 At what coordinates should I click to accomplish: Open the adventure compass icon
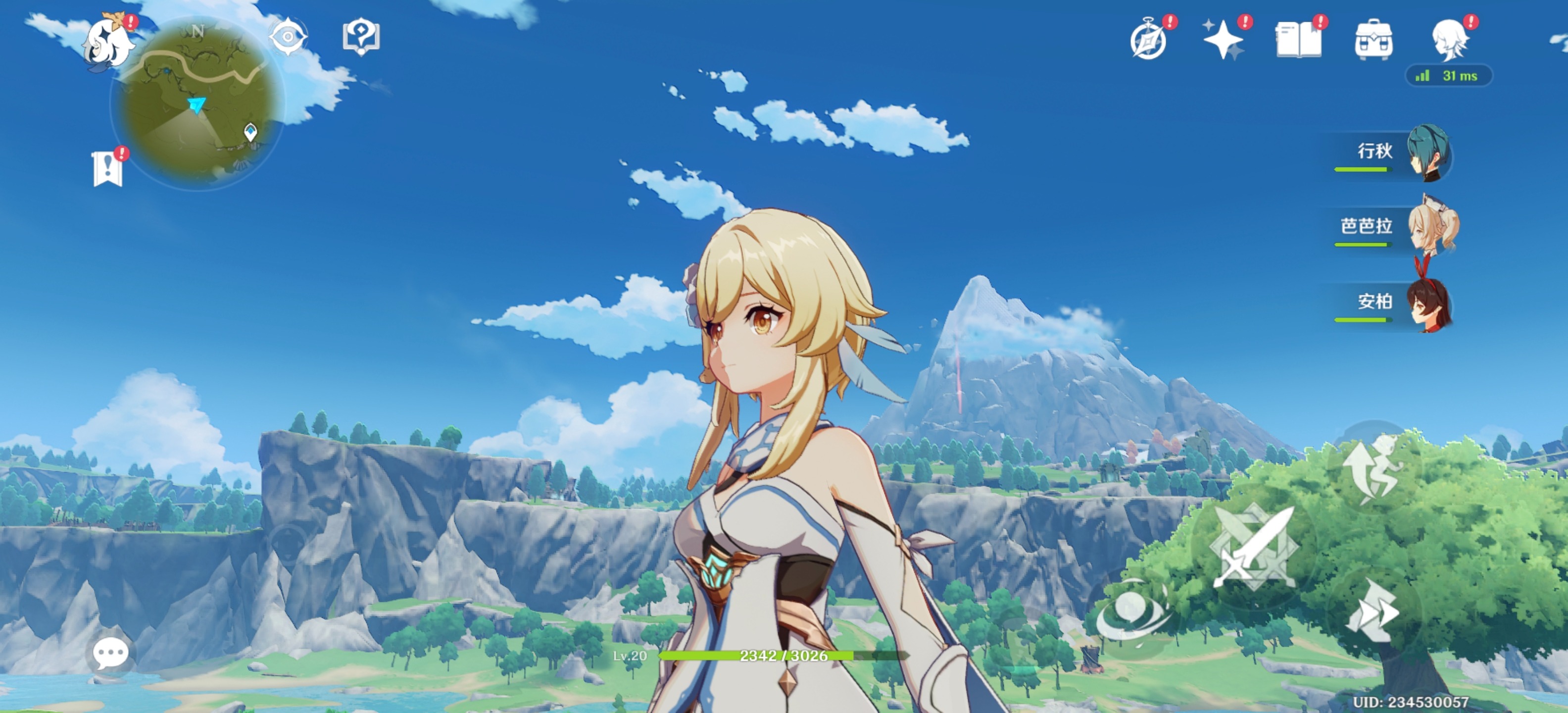pyautogui.click(x=1149, y=40)
